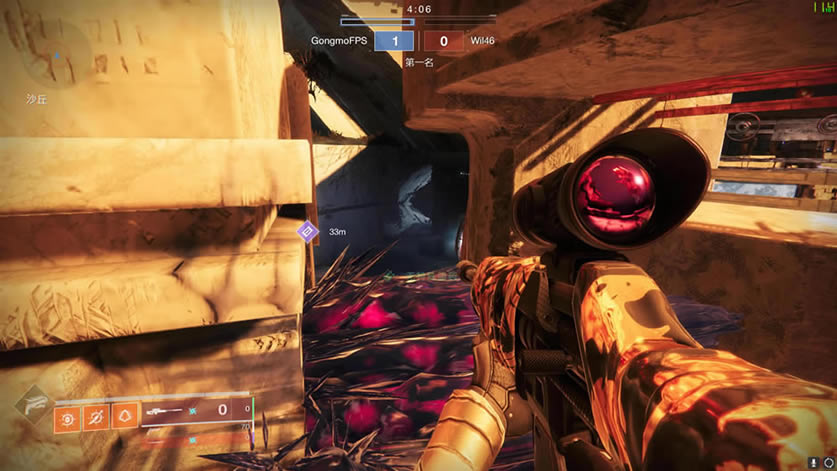Use the class ability icon
The width and height of the screenshot is (837, 471).
(x=125, y=414)
